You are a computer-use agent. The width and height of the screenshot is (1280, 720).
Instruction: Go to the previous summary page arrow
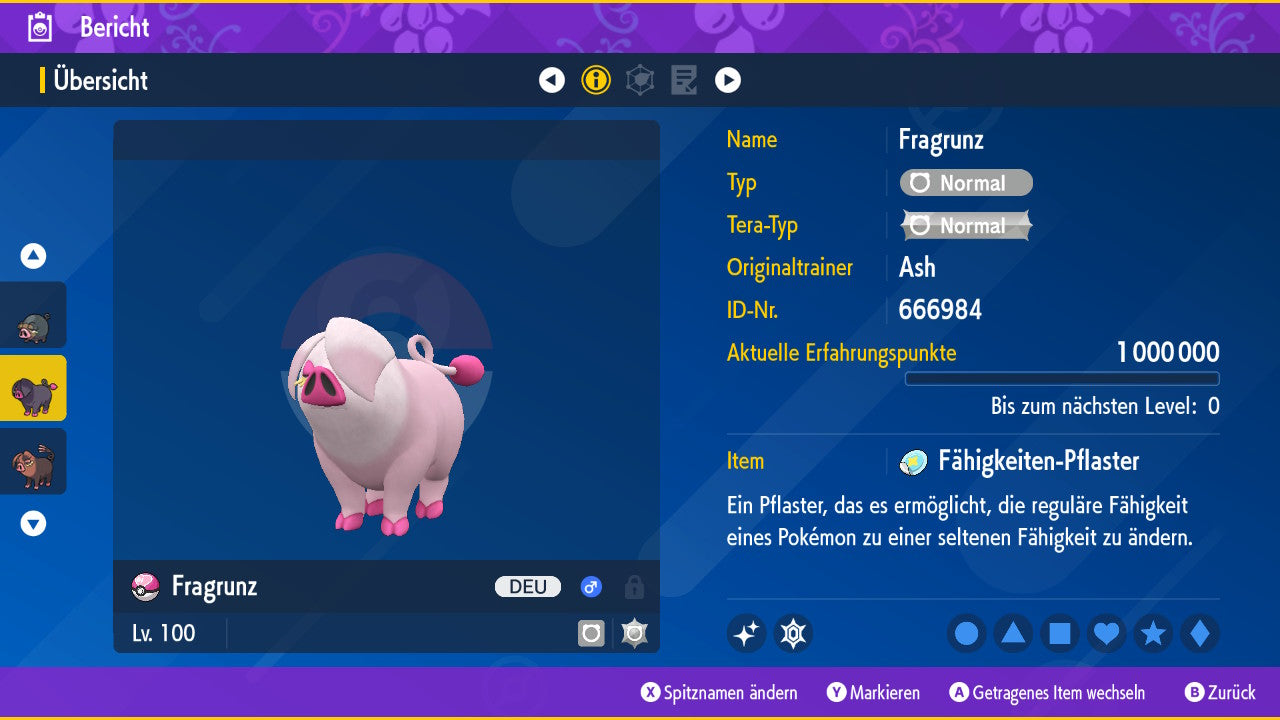pos(552,80)
